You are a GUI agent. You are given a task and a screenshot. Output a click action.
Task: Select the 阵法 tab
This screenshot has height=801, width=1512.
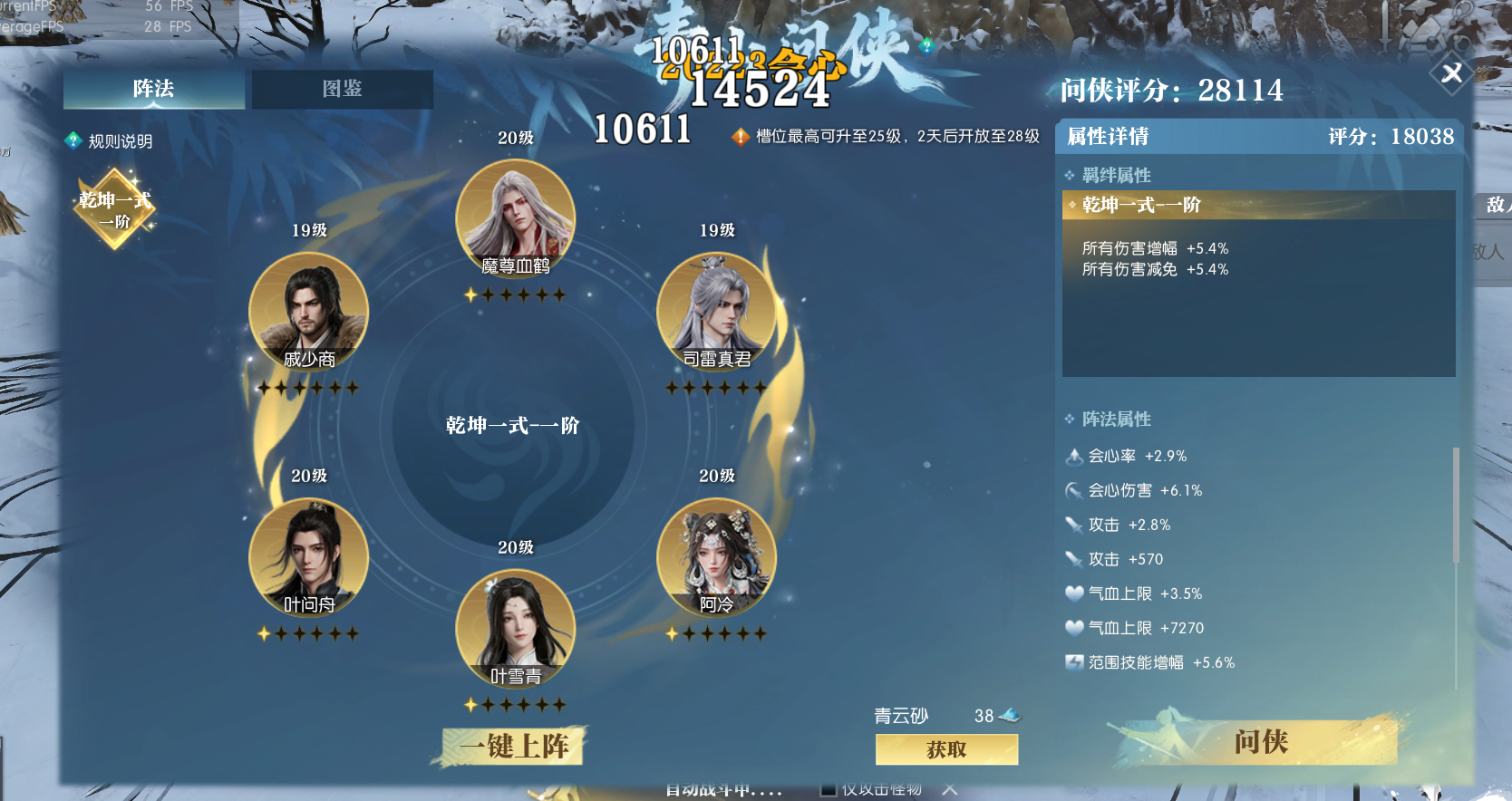152,90
